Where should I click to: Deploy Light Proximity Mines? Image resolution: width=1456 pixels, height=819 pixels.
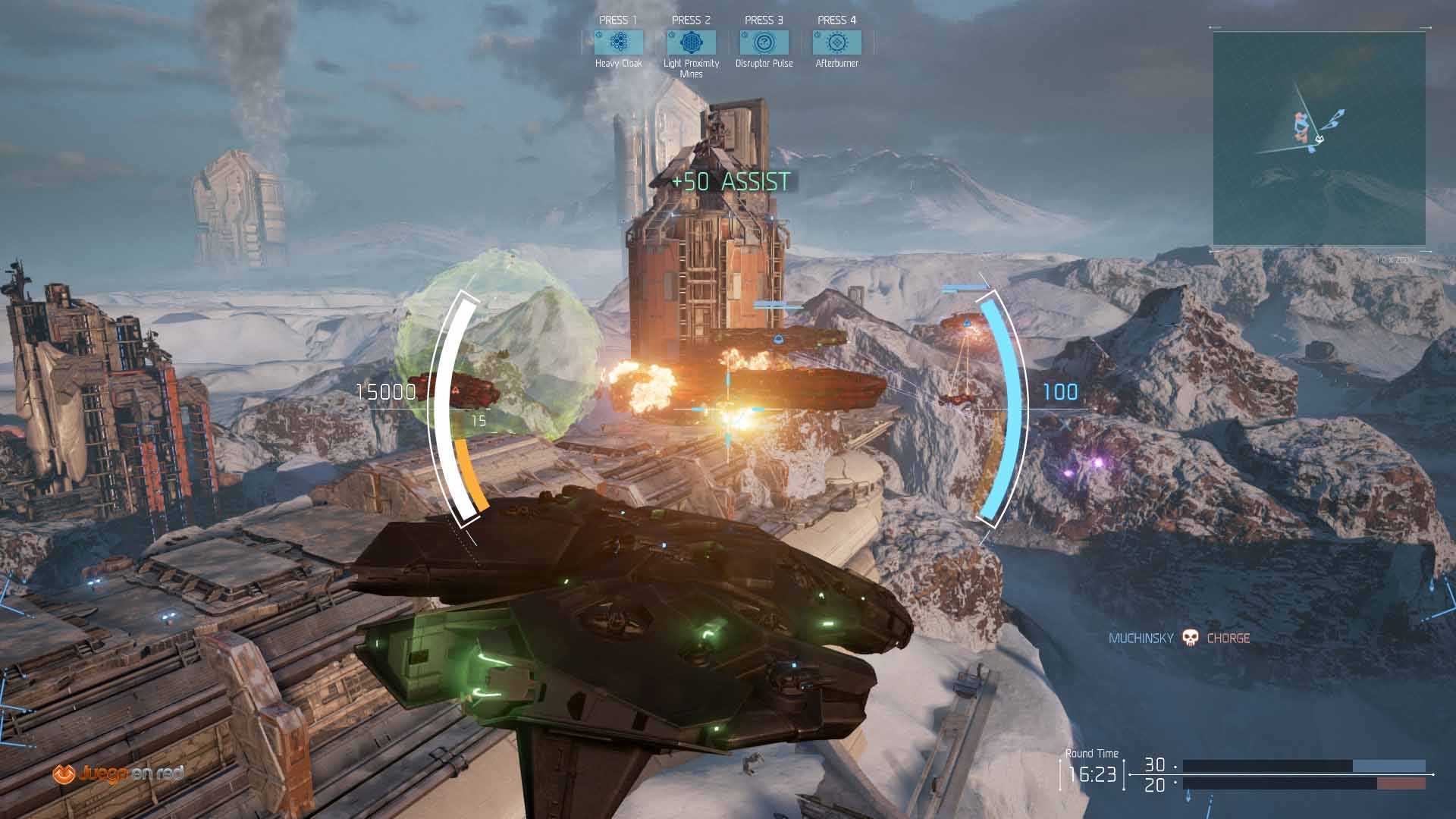[x=691, y=42]
